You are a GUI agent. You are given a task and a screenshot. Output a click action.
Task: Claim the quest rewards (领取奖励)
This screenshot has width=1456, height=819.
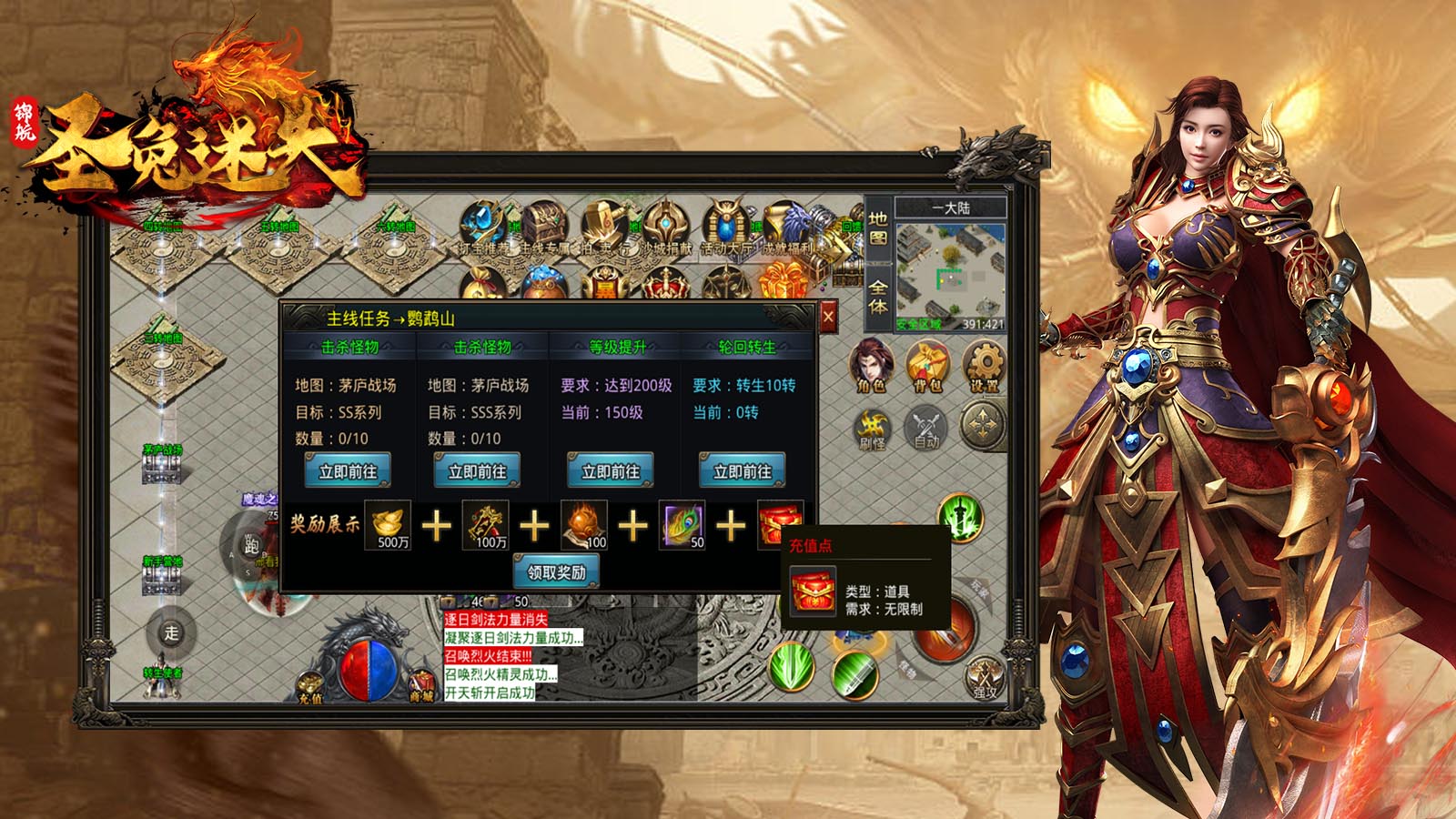[556, 572]
